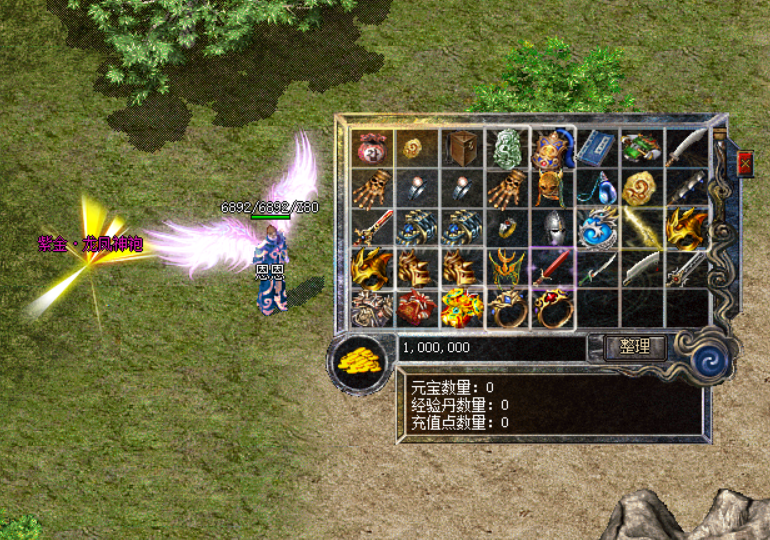Select the steel helmet item
Image resolution: width=770 pixels, height=540 pixels.
pos(552,228)
